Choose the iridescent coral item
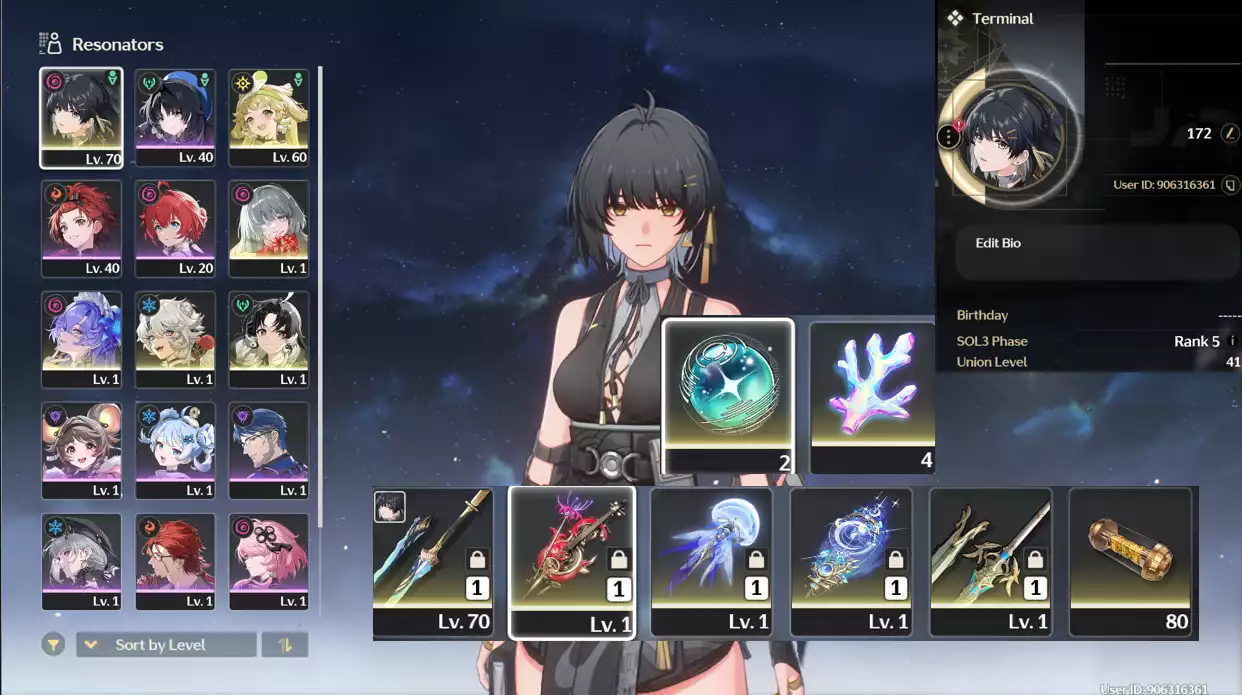1242x695 pixels. pos(872,396)
